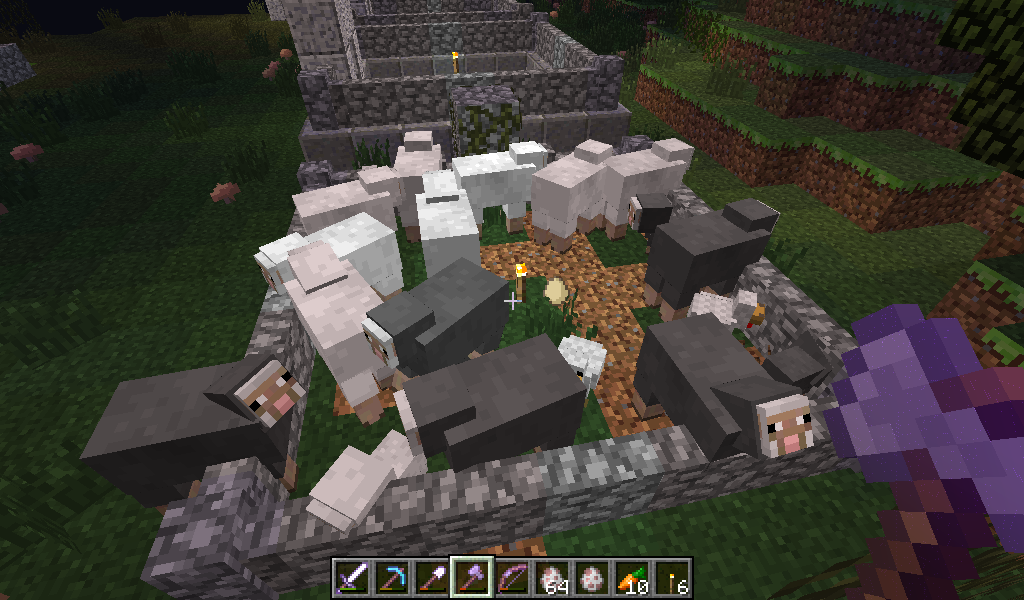Viewport: 1024px width, 600px height.
Task: Pick the carrot stack of 10
Action: pos(631,577)
